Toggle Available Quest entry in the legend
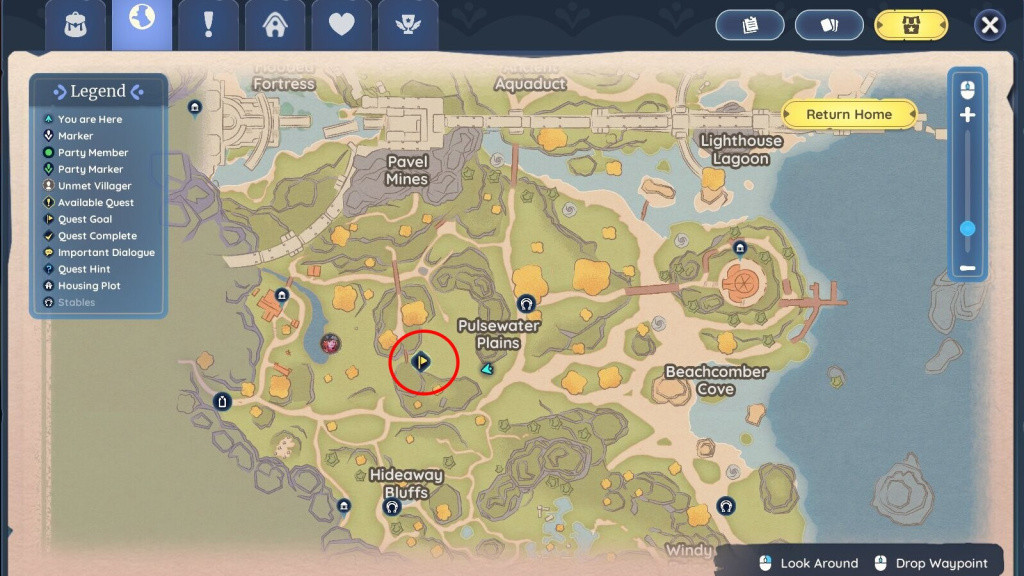The height and width of the screenshot is (576, 1024). tap(95, 203)
